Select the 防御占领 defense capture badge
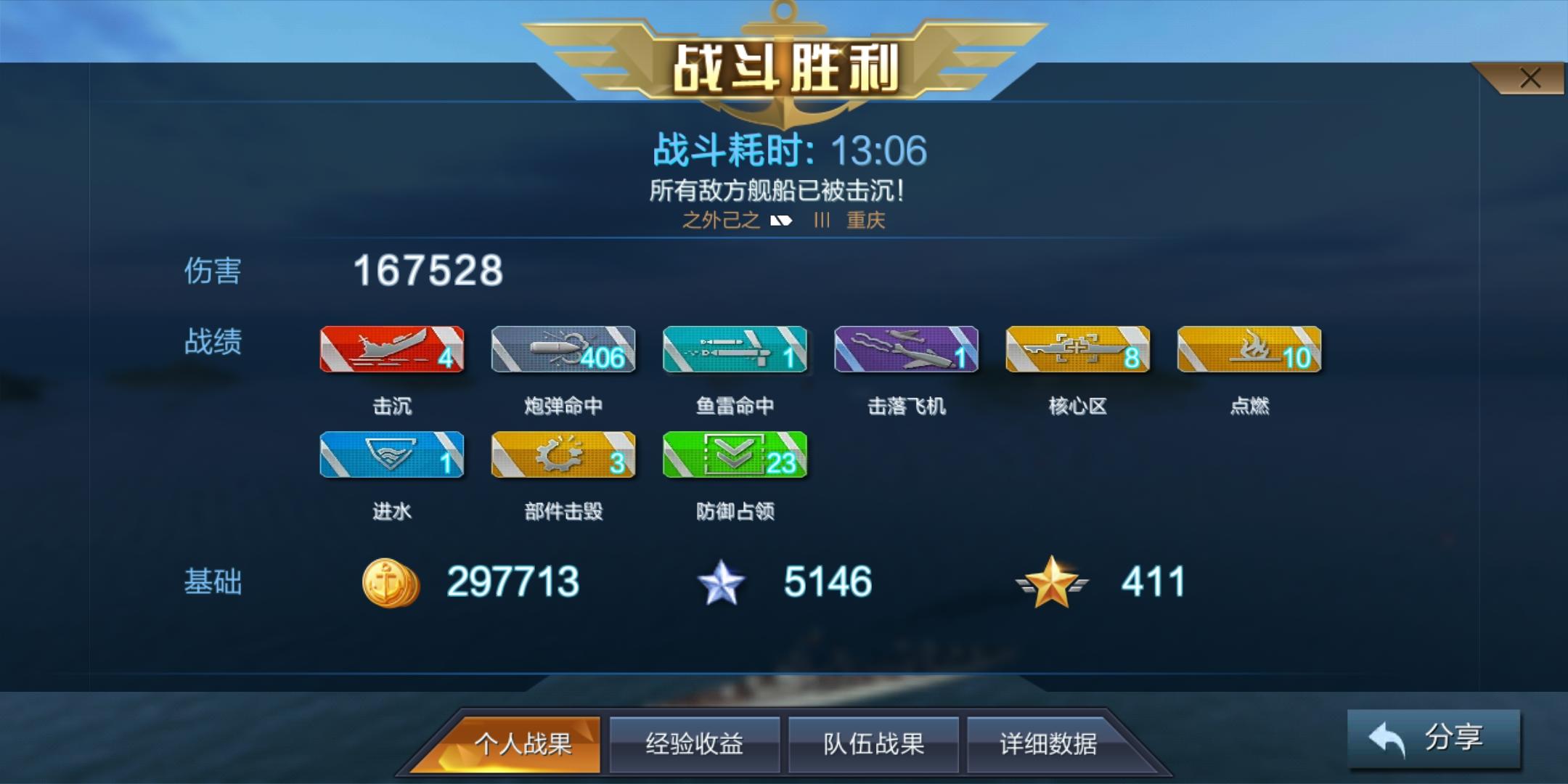1568x784 pixels. (x=735, y=455)
